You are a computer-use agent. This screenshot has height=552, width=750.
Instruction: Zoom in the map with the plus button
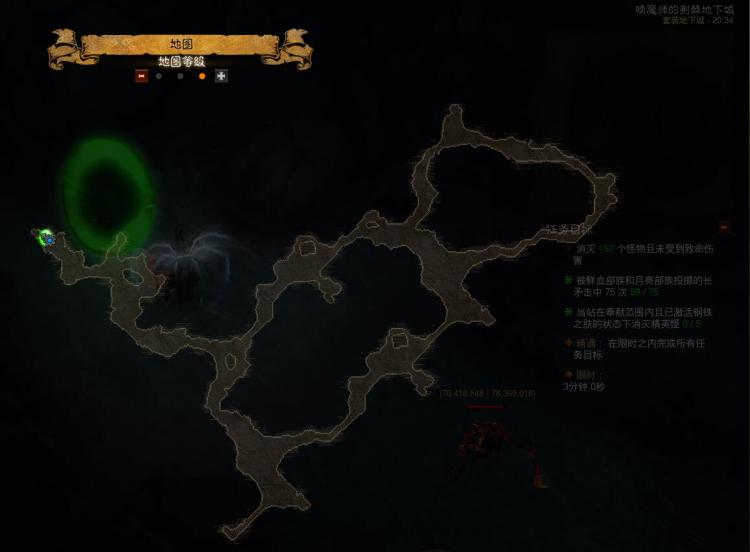(x=221, y=76)
